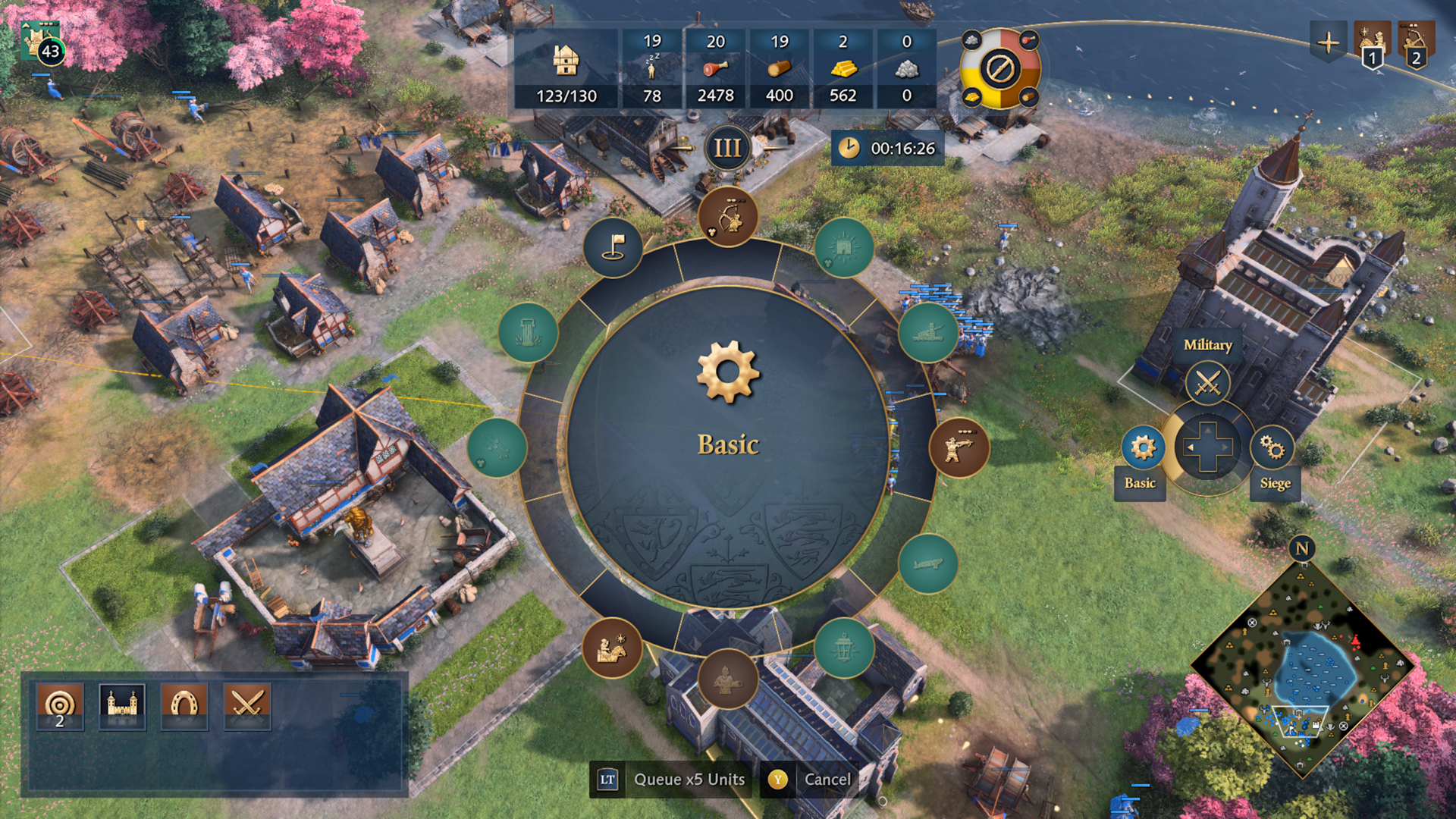Screen dimensions: 1456x819
Task: Select the teal siege ram icon
Action: 927,332
